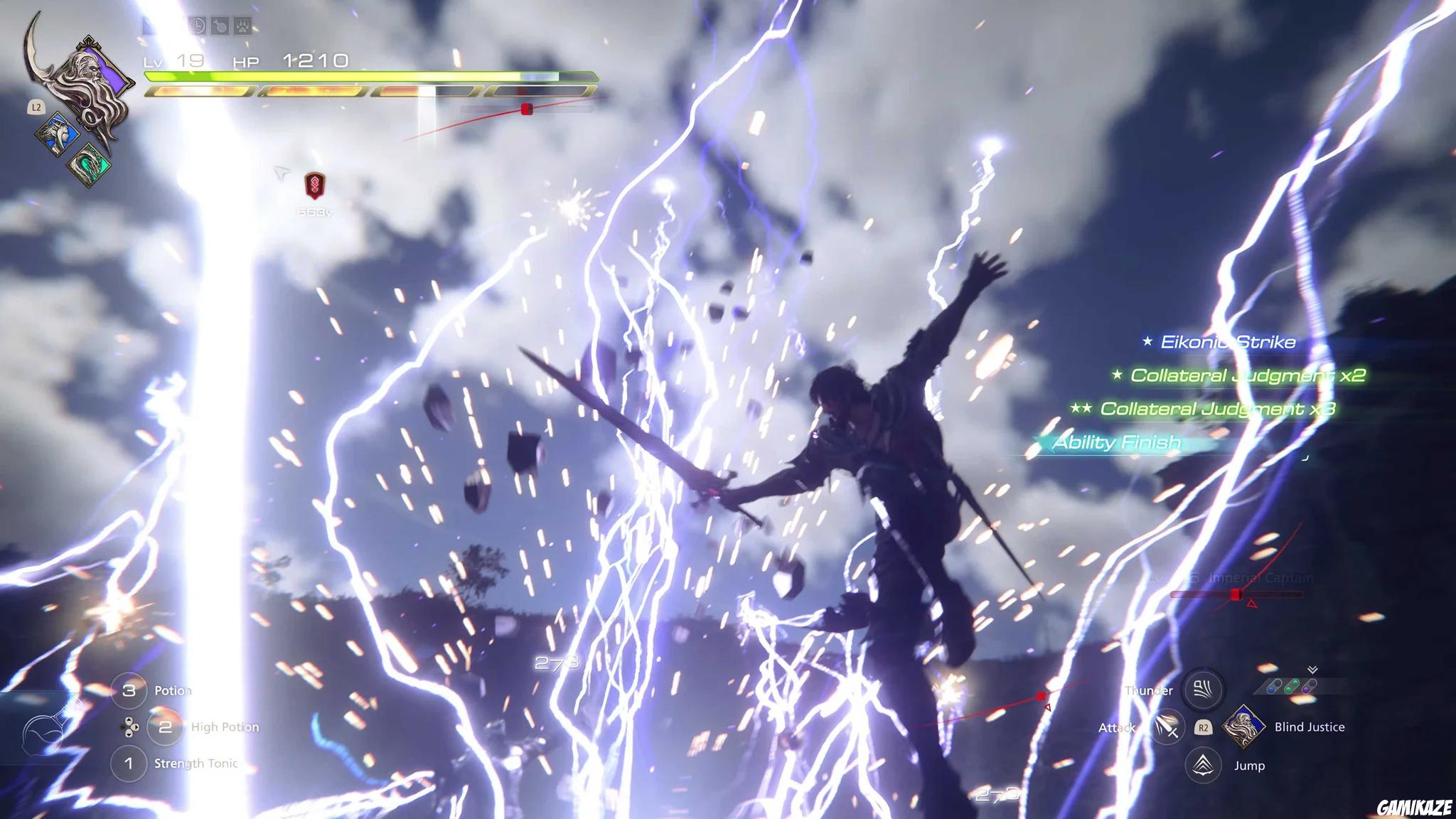Toggle the green ability slot indicator
1456x819 pixels.
click(x=1290, y=687)
